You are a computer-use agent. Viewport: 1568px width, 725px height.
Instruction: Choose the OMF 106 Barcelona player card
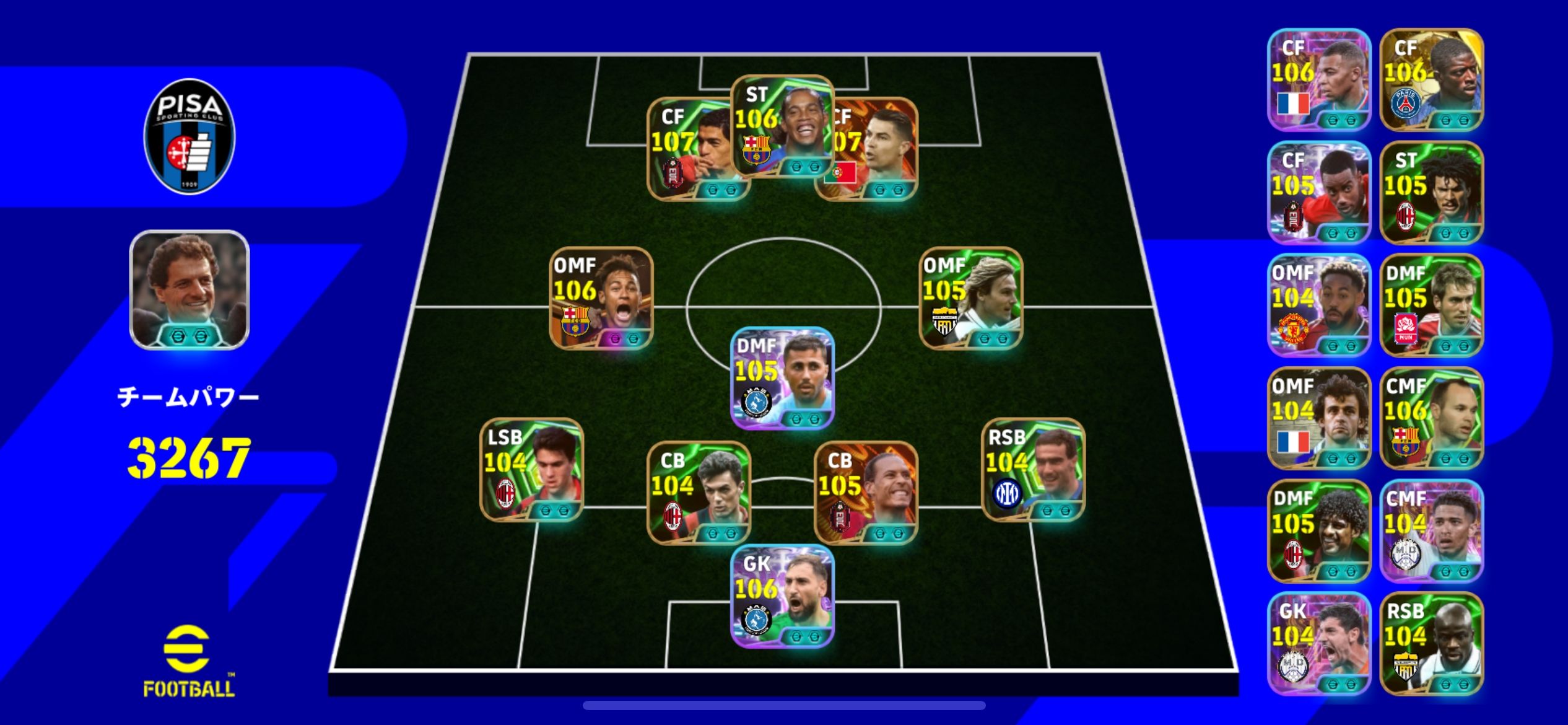pos(601,298)
